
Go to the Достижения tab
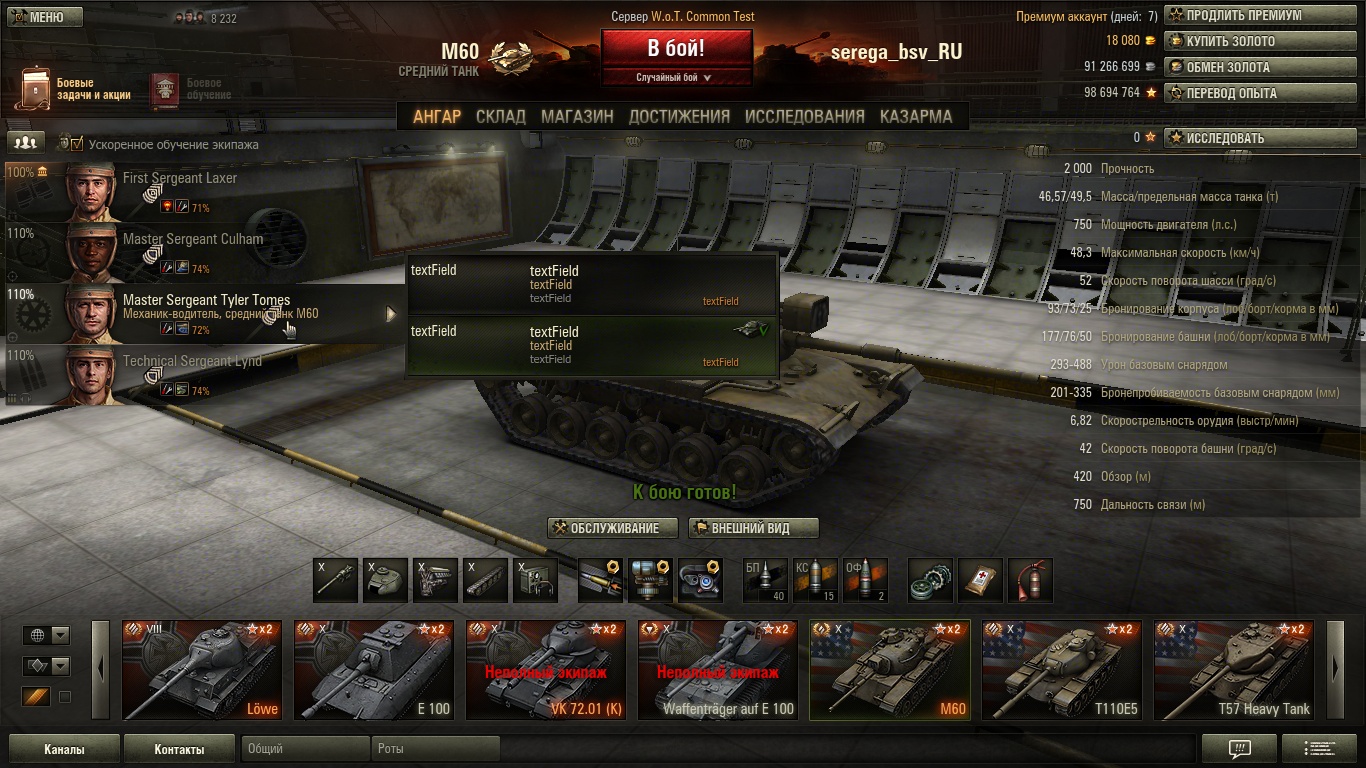pyautogui.click(x=679, y=116)
